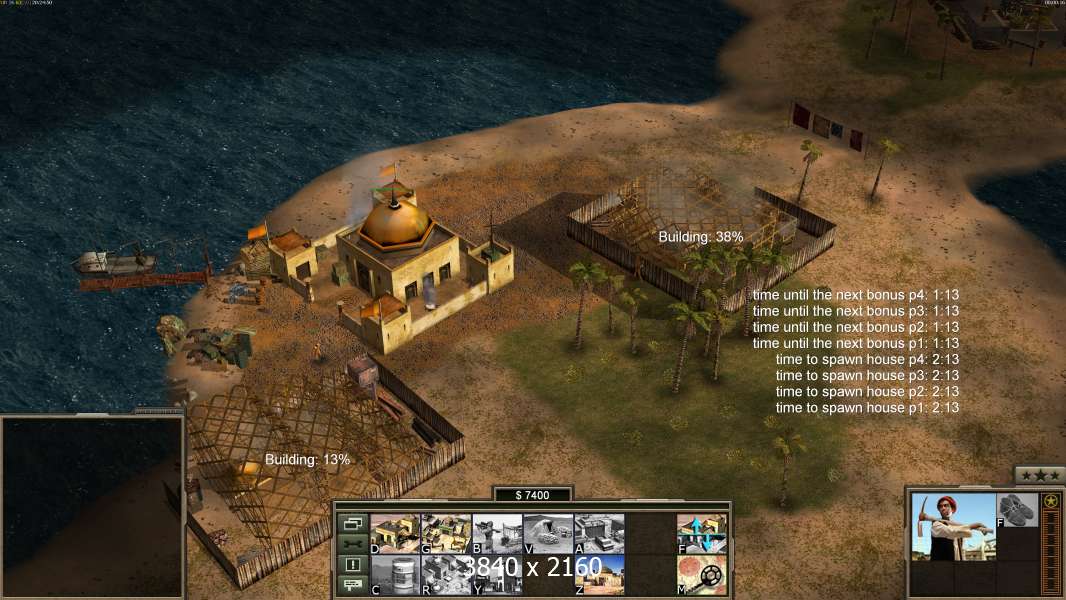Click the minimap panel
Image resolution: width=1066 pixels, height=600 pixels.
tap(92, 506)
